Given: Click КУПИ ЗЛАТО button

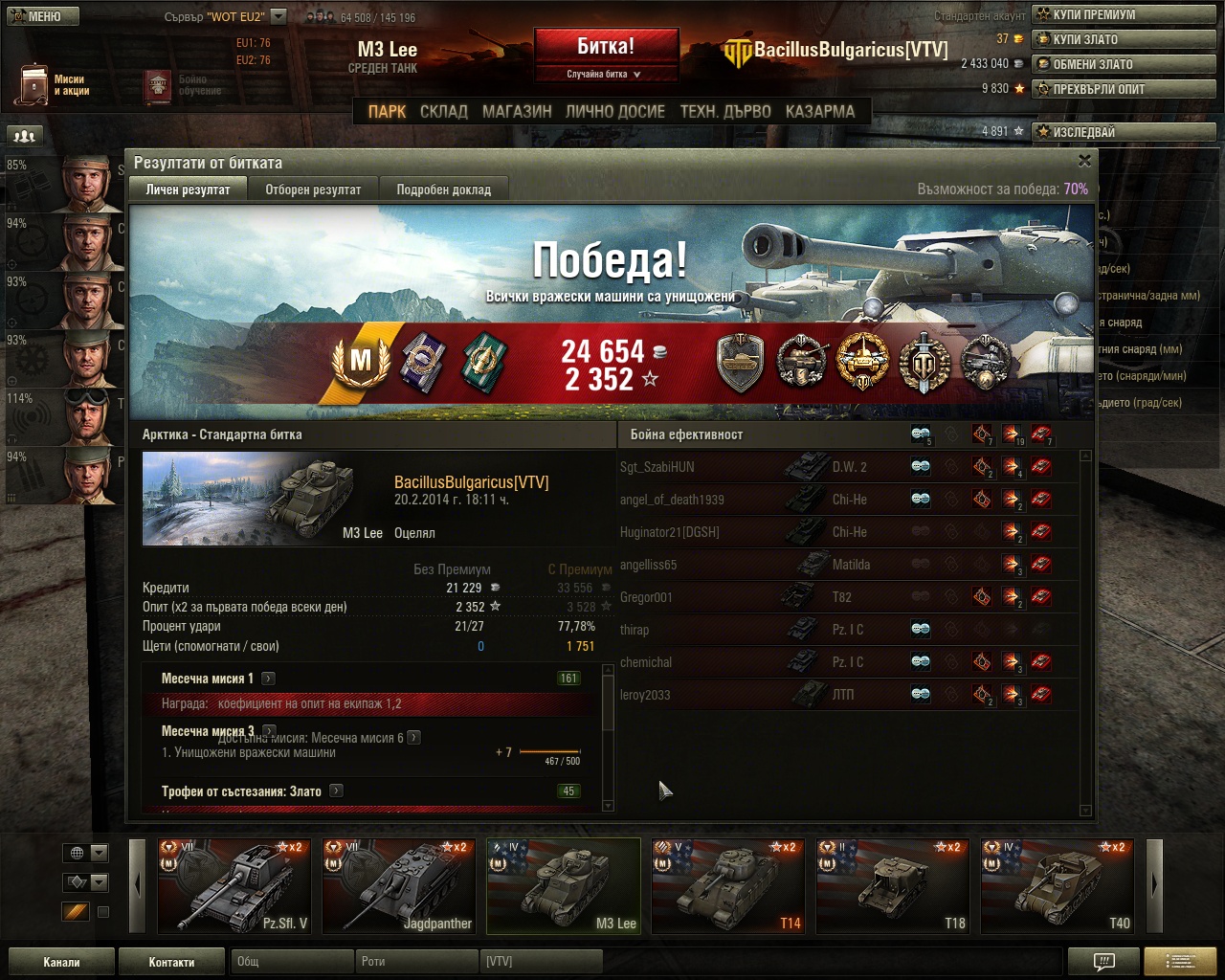Looking at the screenshot, I should tap(1125, 39).
